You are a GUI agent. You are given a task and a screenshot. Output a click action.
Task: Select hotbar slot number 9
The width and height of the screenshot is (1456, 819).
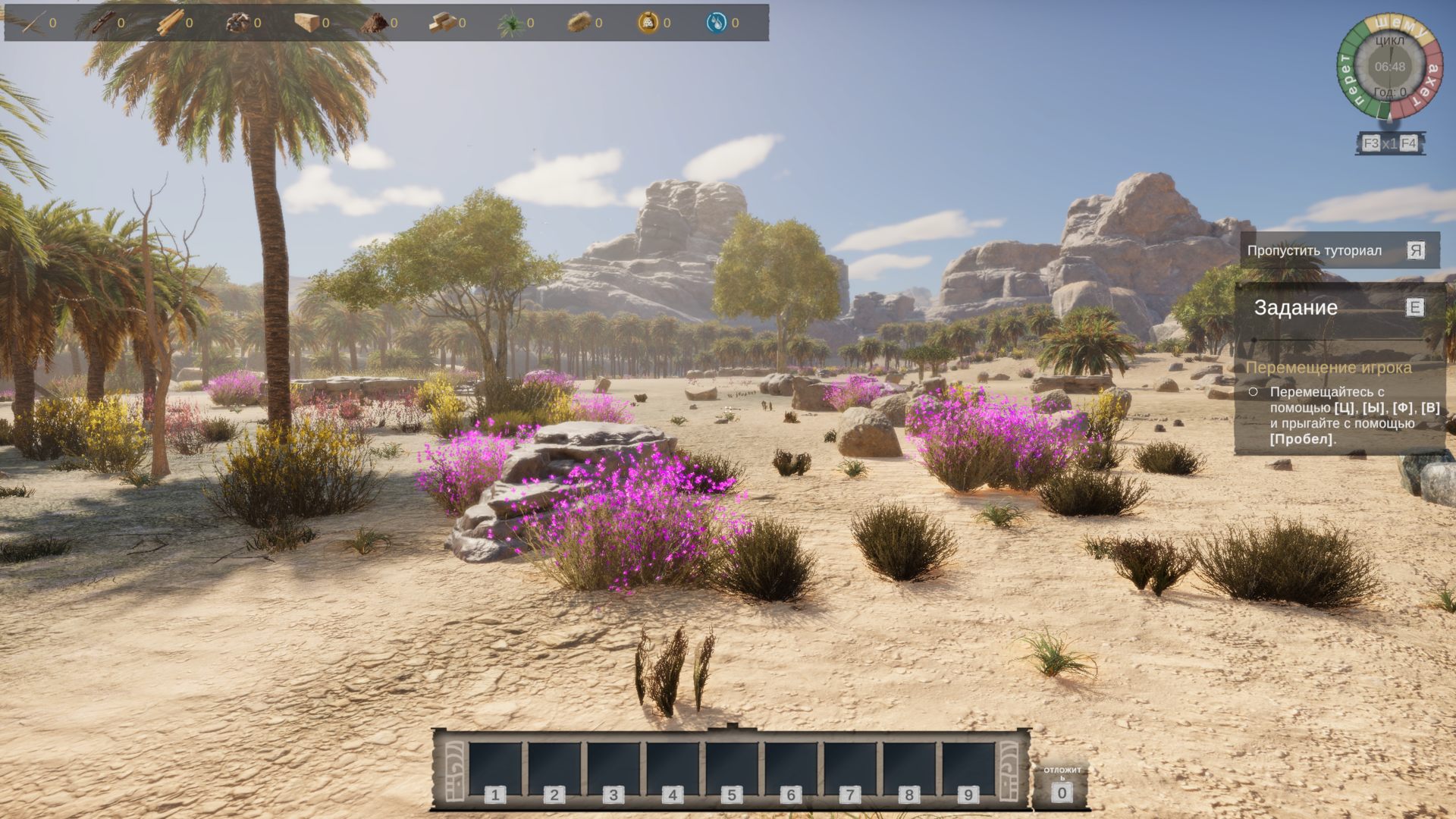(968, 770)
